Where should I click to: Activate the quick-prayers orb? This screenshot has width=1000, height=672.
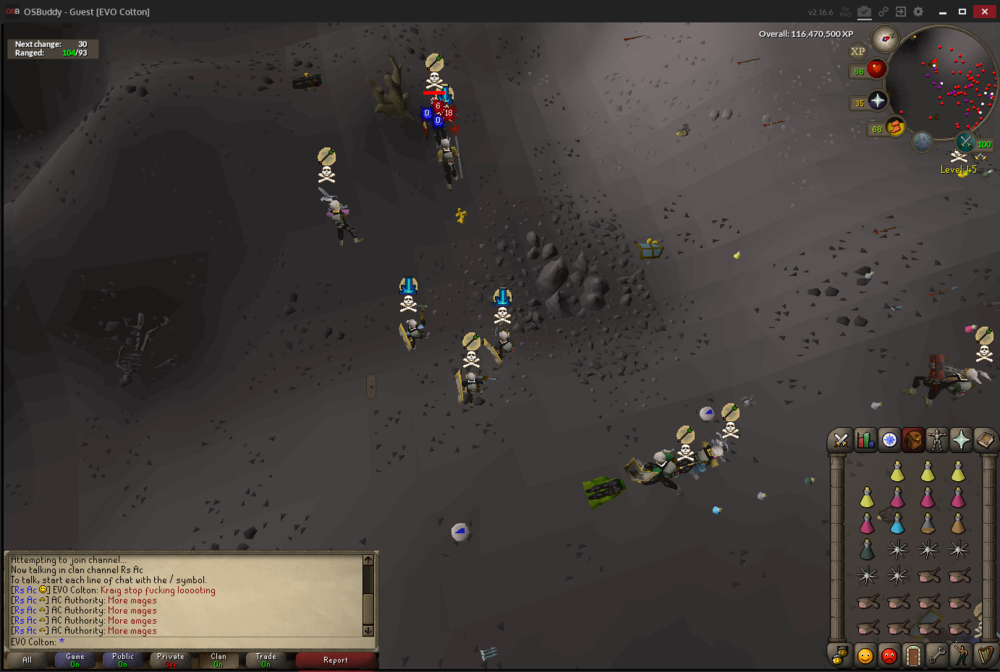(x=877, y=102)
